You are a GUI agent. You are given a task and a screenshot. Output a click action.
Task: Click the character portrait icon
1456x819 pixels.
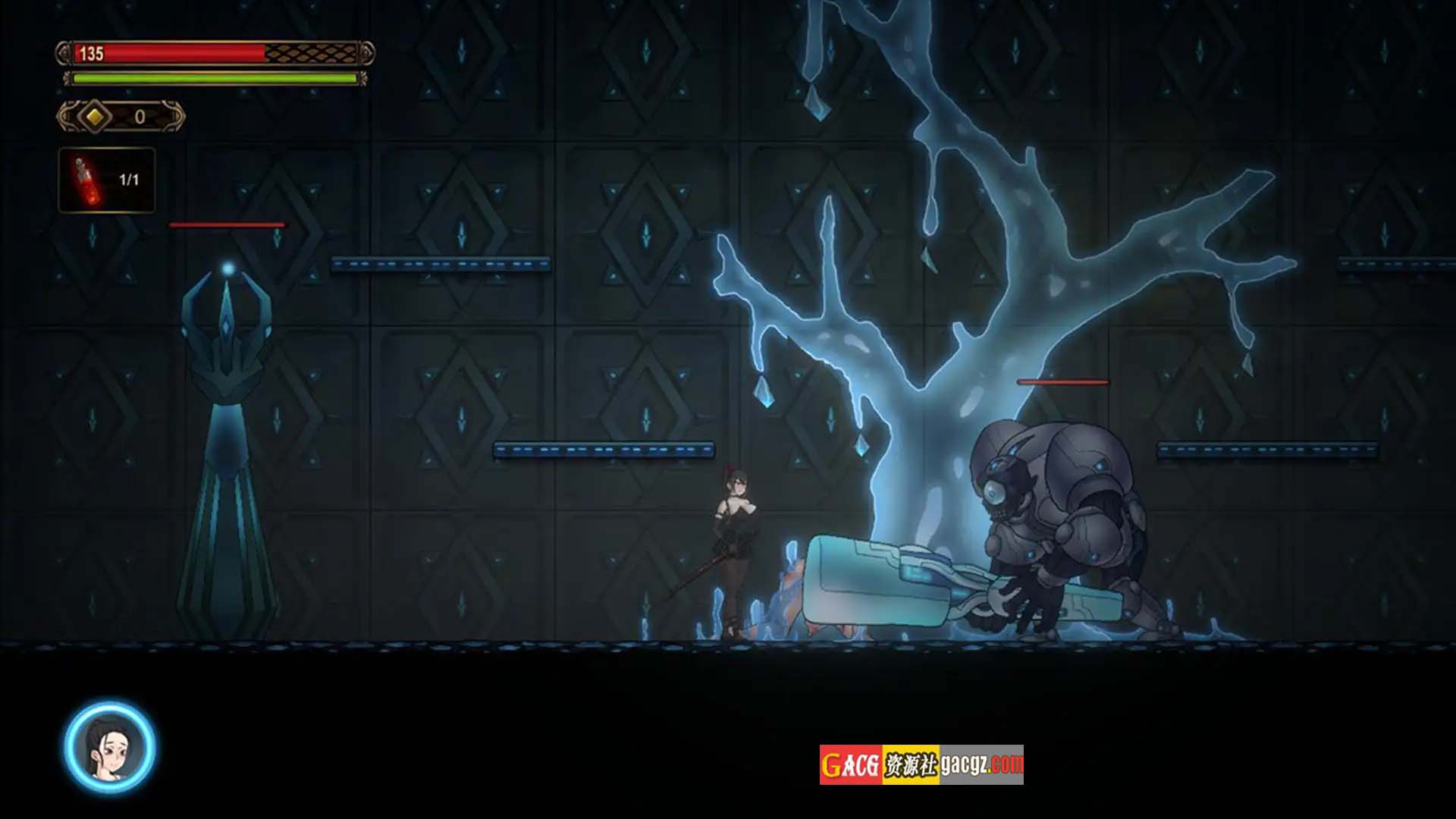click(110, 748)
